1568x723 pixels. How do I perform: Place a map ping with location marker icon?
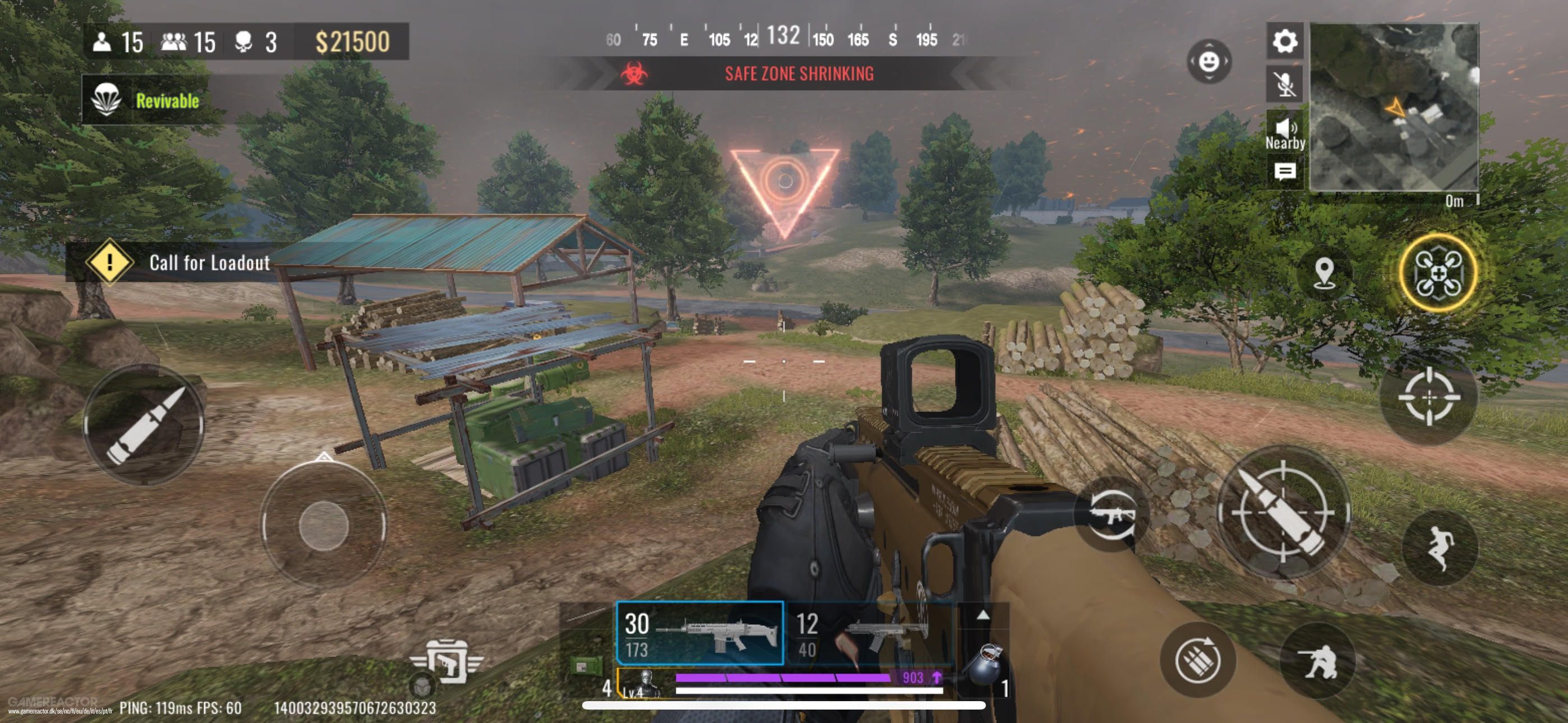pyautogui.click(x=1325, y=274)
